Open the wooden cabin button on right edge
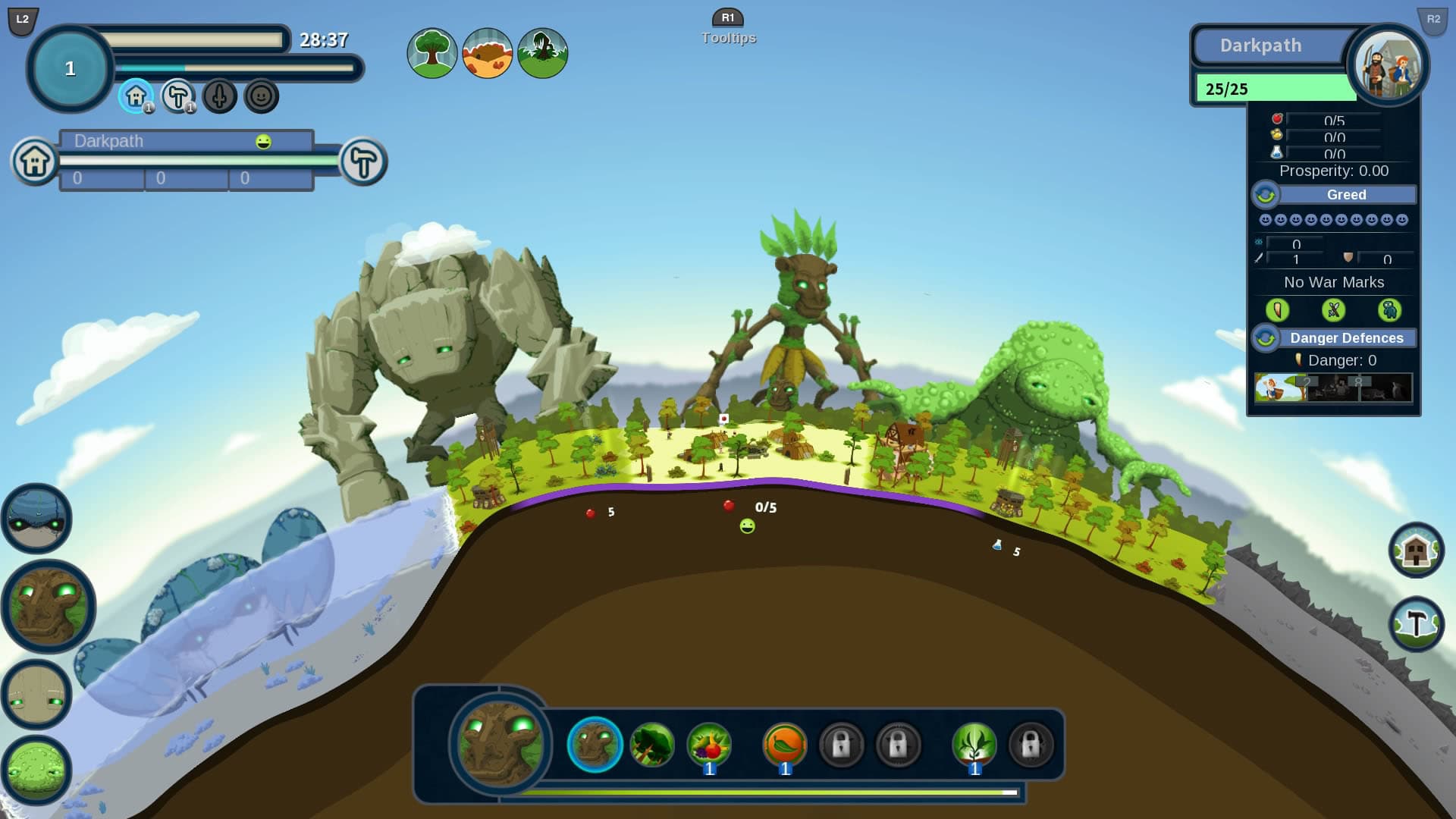This screenshot has height=819, width=1456. coord(1416,551)
